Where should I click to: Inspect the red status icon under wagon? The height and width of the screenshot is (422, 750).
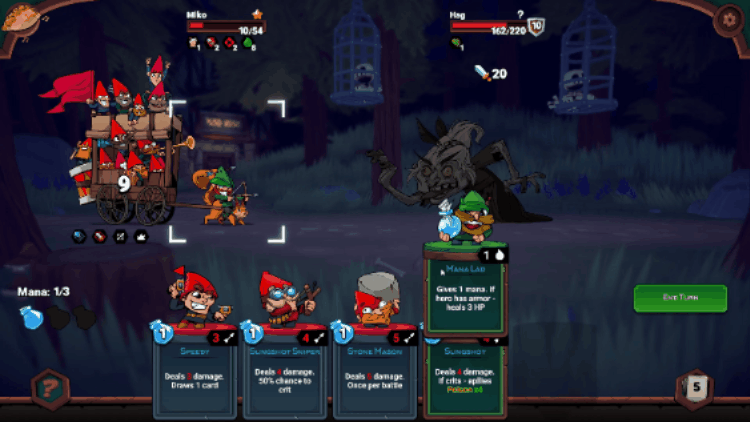tap(100, 236)
